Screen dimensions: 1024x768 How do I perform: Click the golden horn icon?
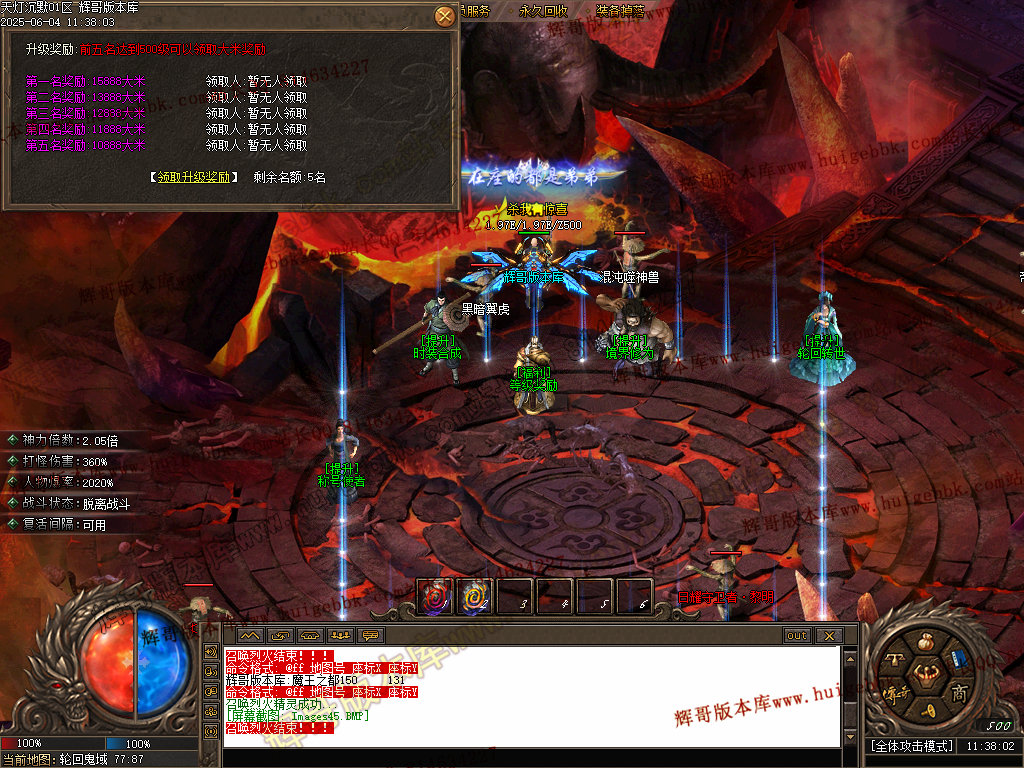(x=926, y=711)
